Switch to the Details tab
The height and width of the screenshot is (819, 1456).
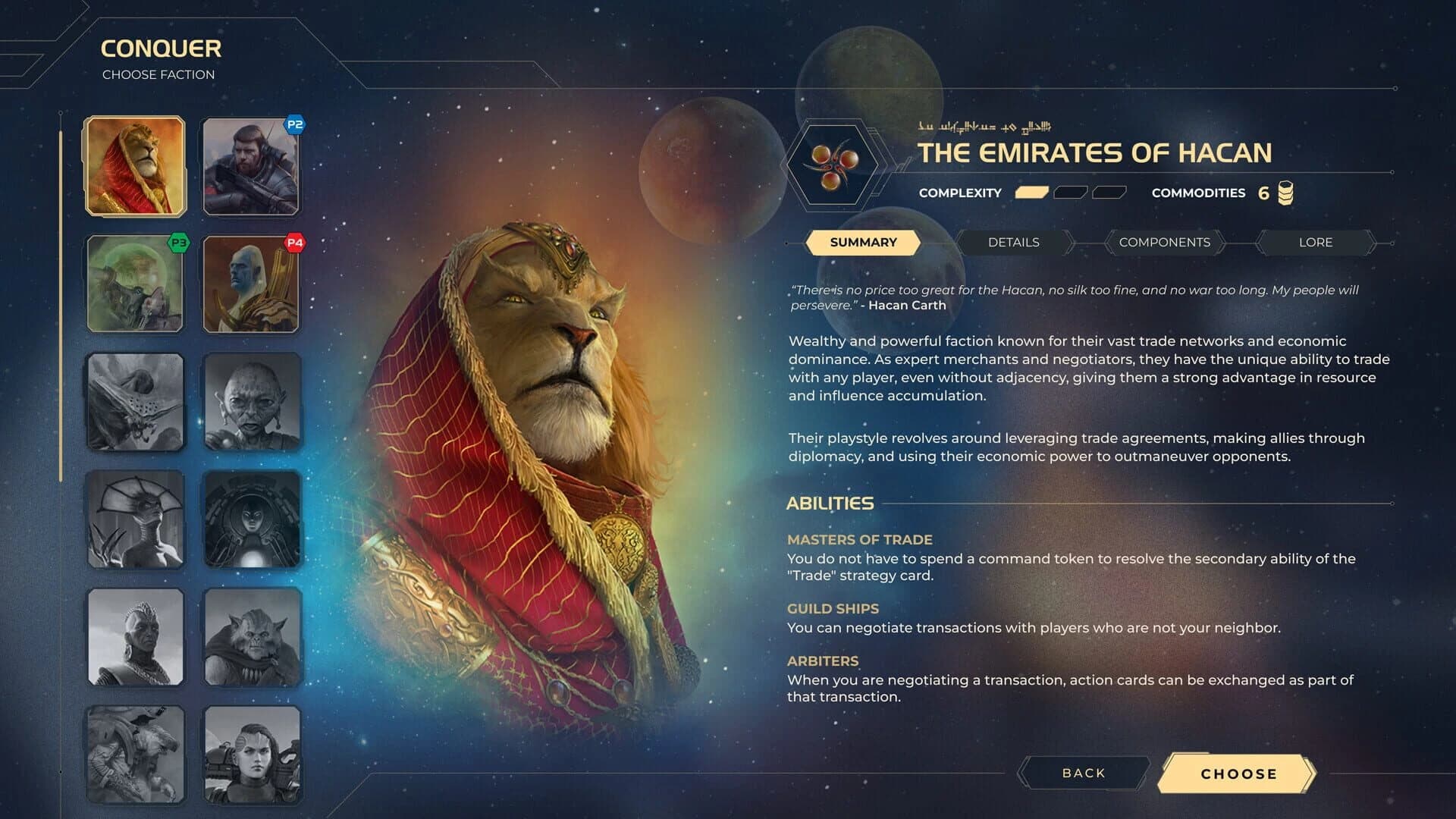(x=1014, y=242)
